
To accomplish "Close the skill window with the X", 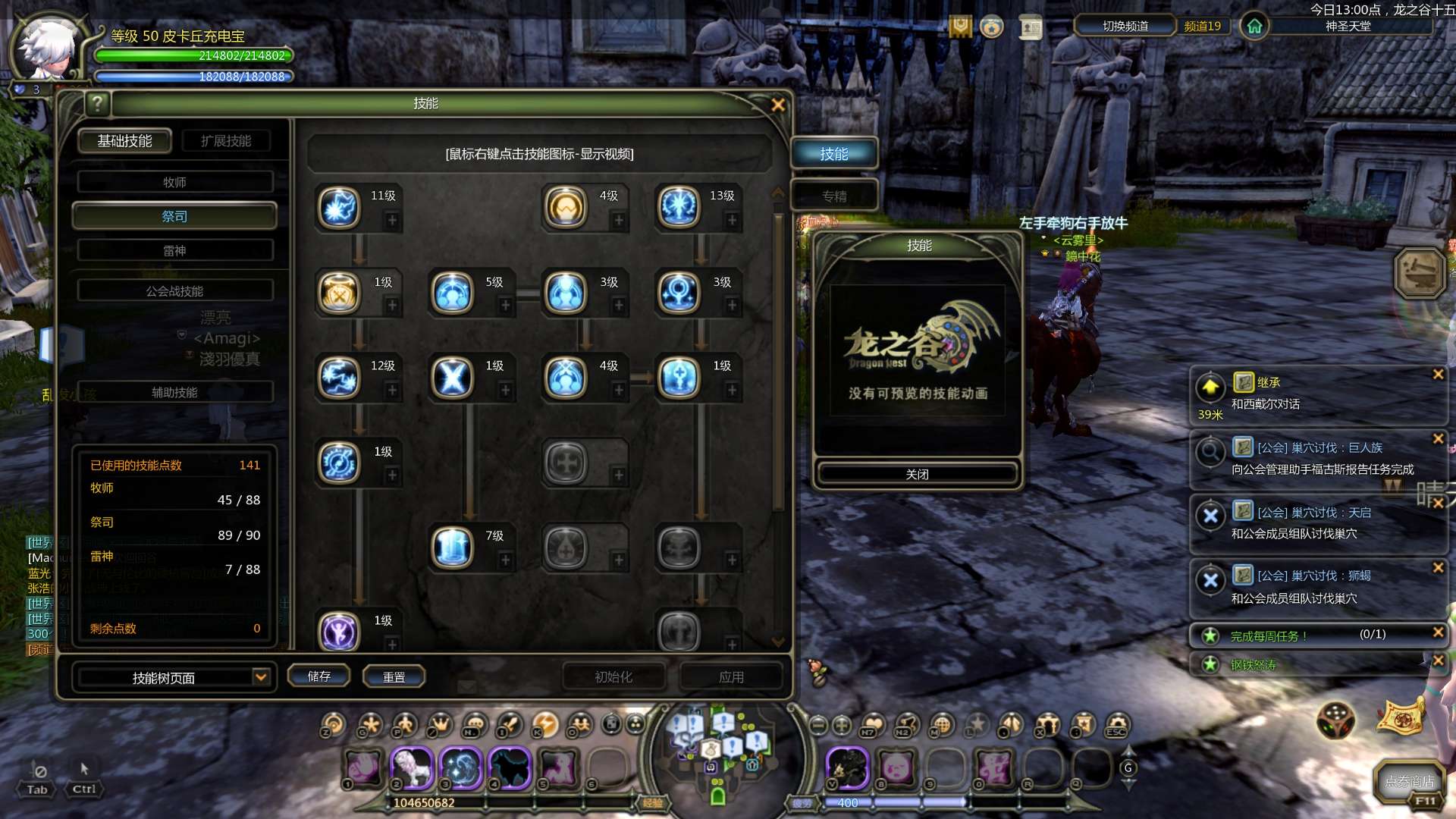I will [777, 105].
